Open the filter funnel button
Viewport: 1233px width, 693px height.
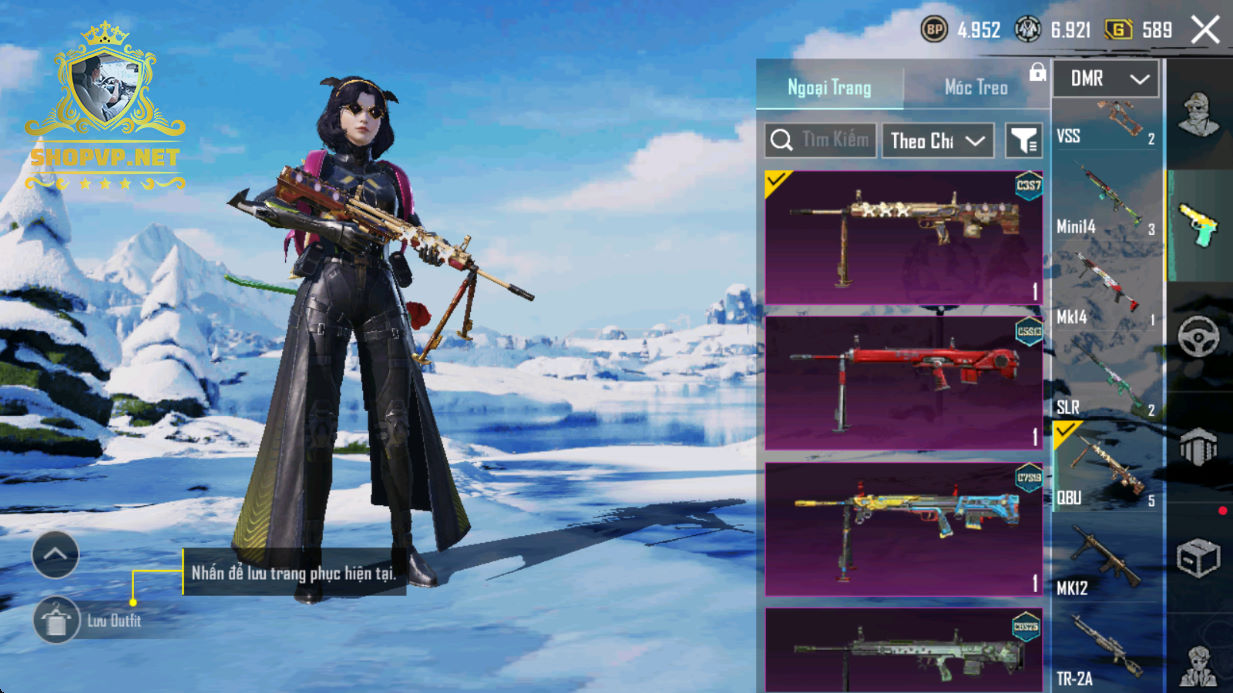pyautogui.click(x=1023, y=141)
